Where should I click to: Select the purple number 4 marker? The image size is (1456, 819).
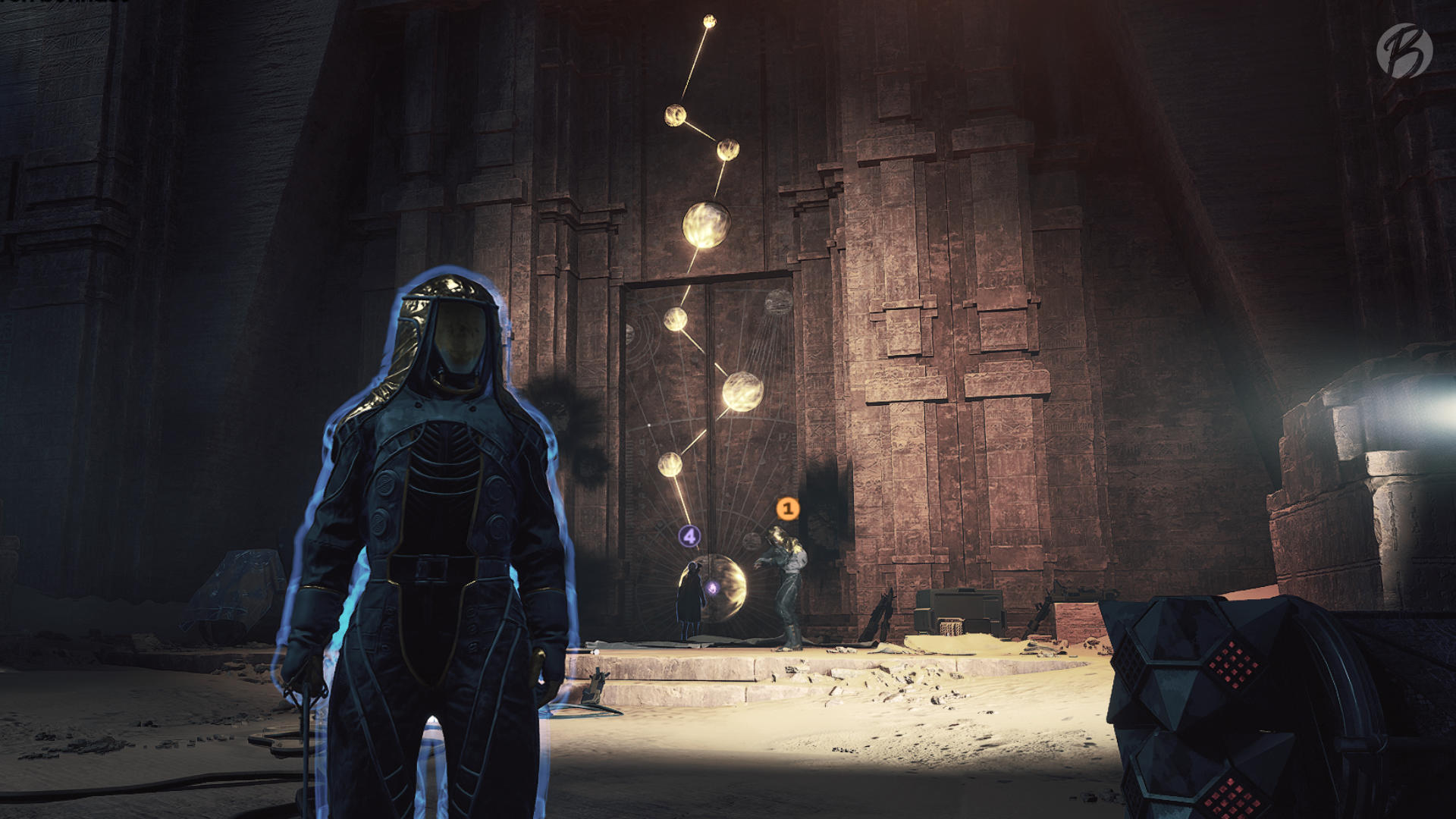tap(689, 537)
